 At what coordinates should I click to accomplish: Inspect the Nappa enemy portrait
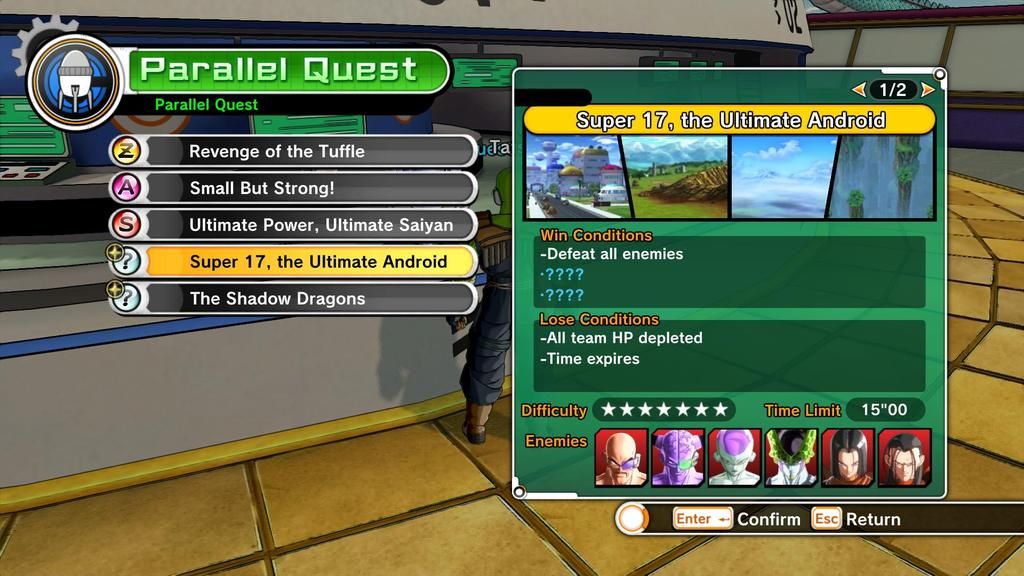[621, 457]
